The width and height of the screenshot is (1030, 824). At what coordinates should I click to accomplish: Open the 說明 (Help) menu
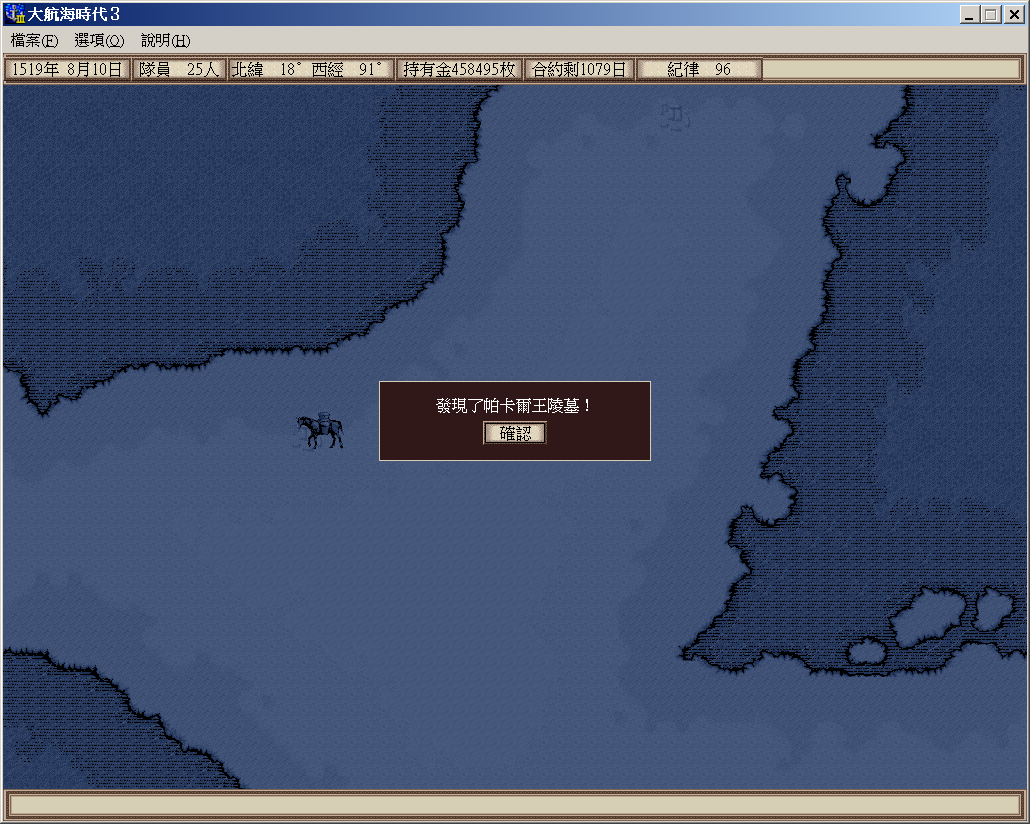[x=165, y=41]
